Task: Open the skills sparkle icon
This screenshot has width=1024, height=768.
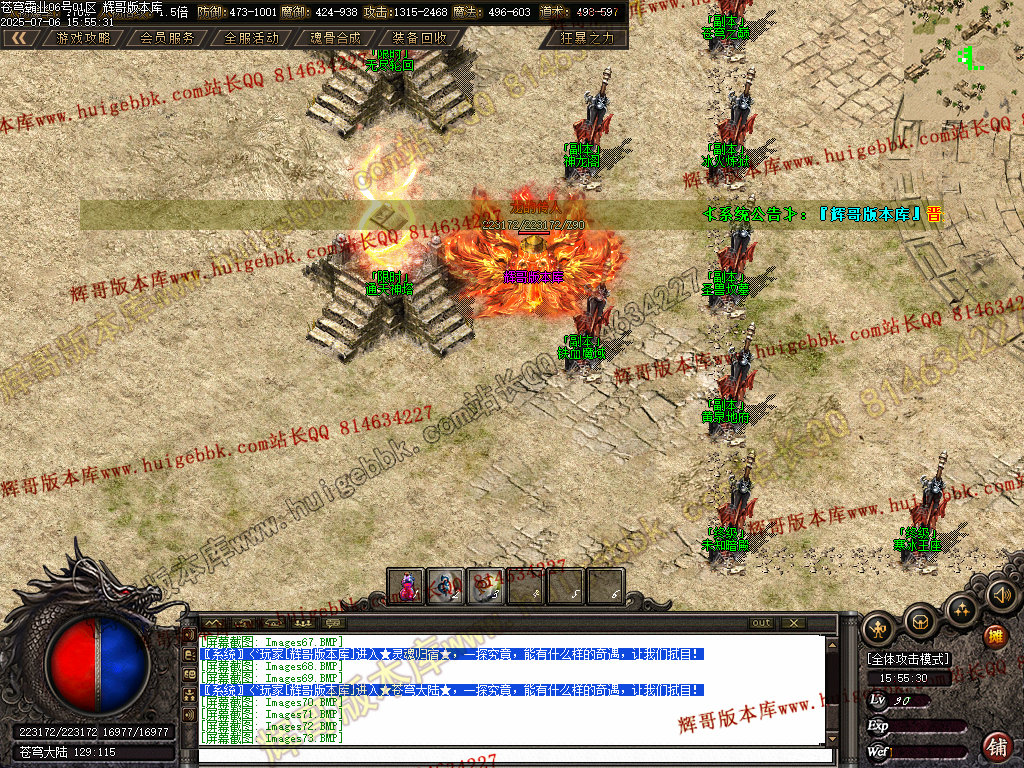Action: pyautogui.click(x=961, y=609)
